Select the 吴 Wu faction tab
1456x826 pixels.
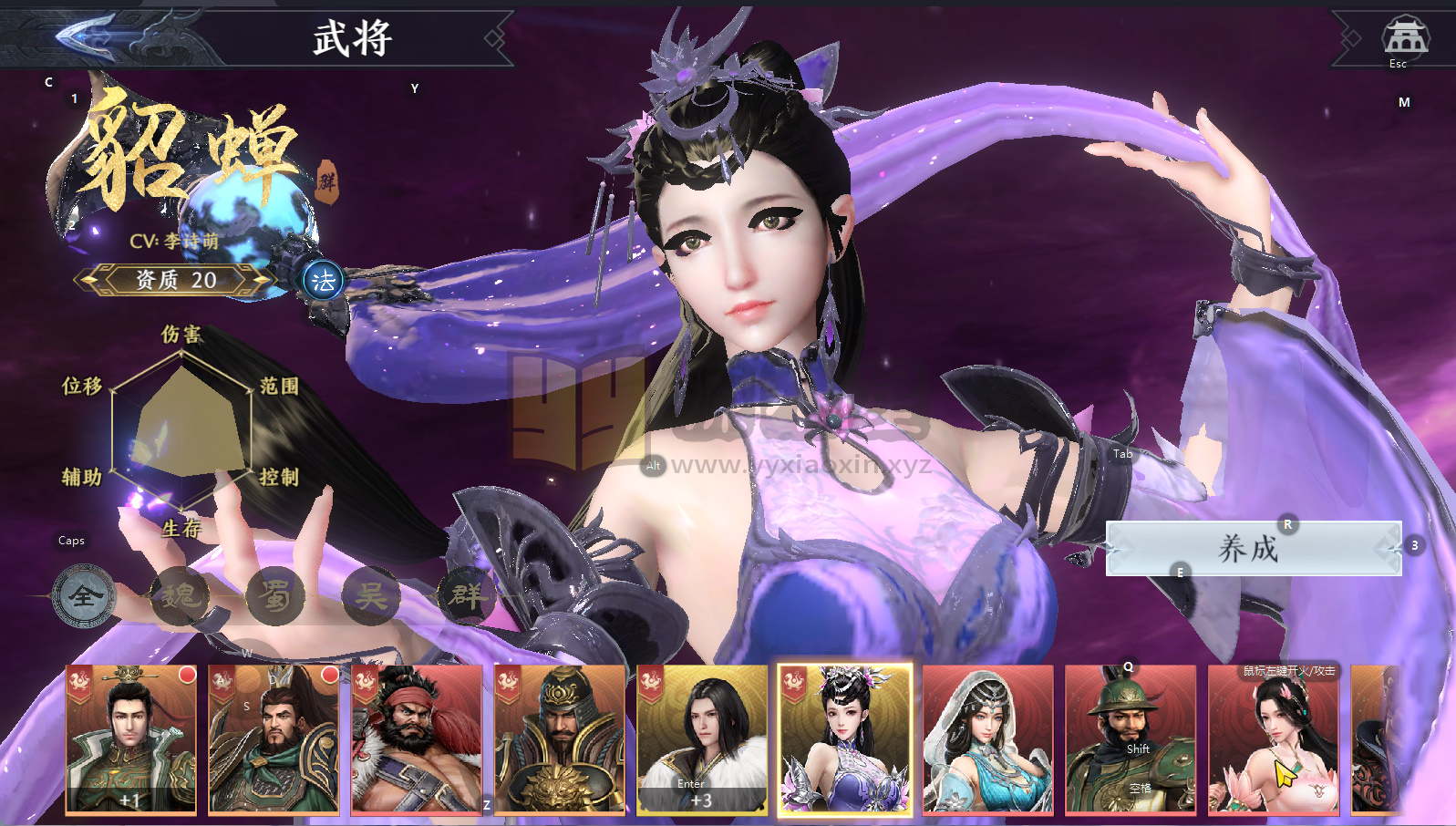(371, 597)
